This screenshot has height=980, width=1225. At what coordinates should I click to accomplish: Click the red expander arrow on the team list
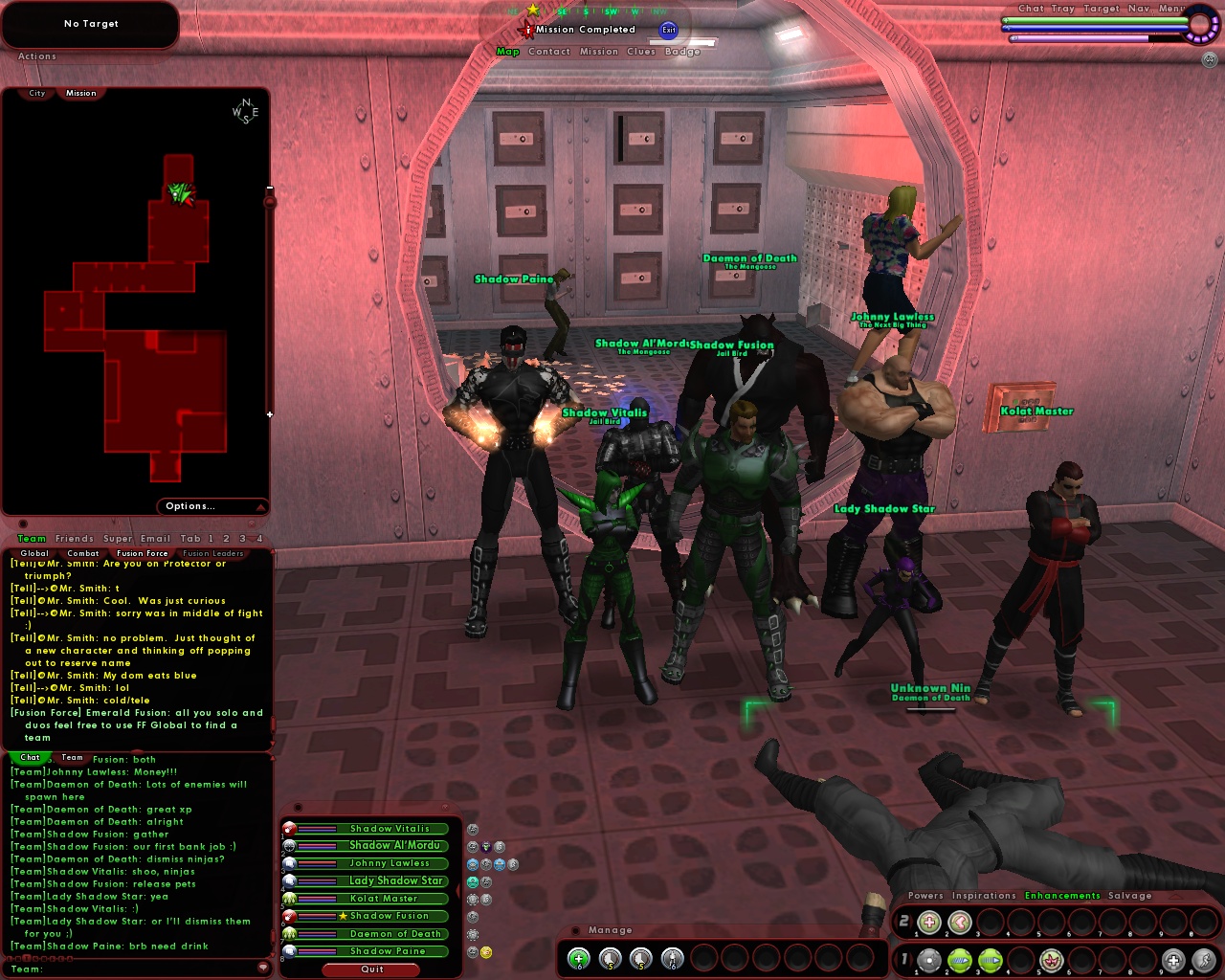click(457, 889)
